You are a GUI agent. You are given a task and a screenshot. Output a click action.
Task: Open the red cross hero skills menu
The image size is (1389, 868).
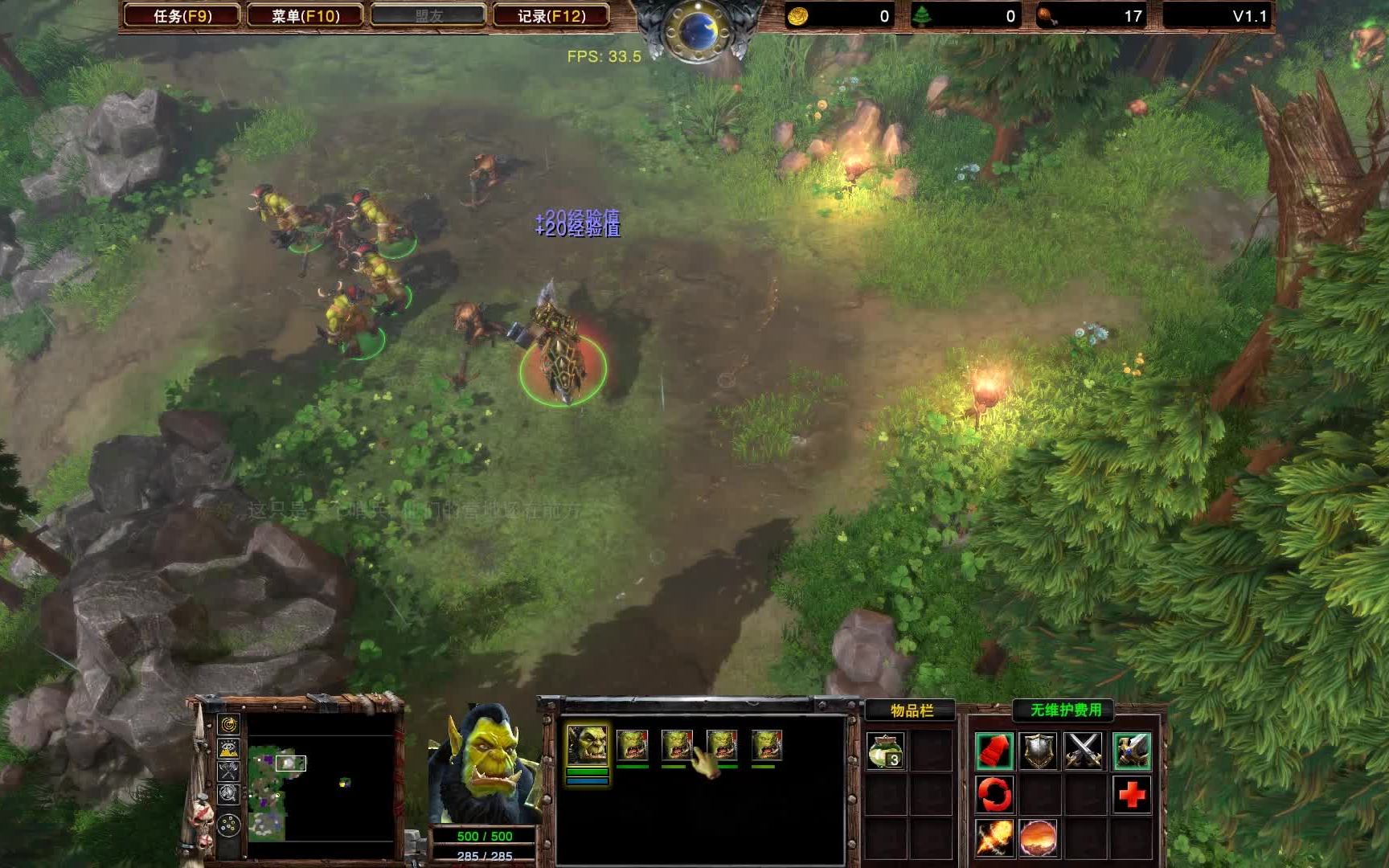(1132, 795)
